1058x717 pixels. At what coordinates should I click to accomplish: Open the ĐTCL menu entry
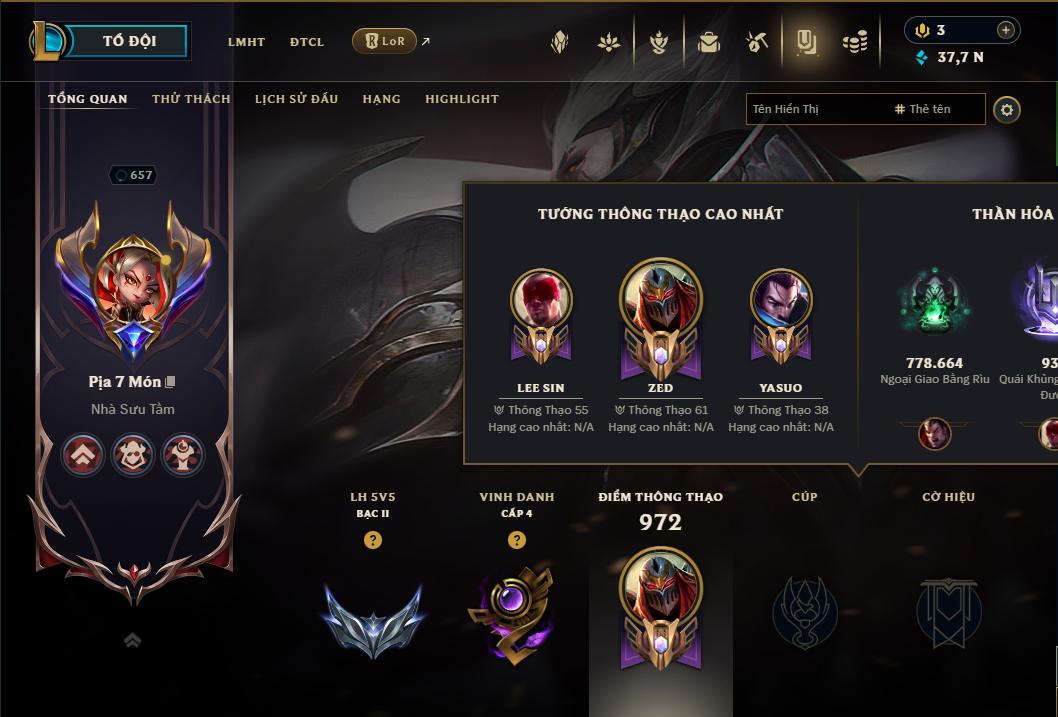tap(307, 42)
